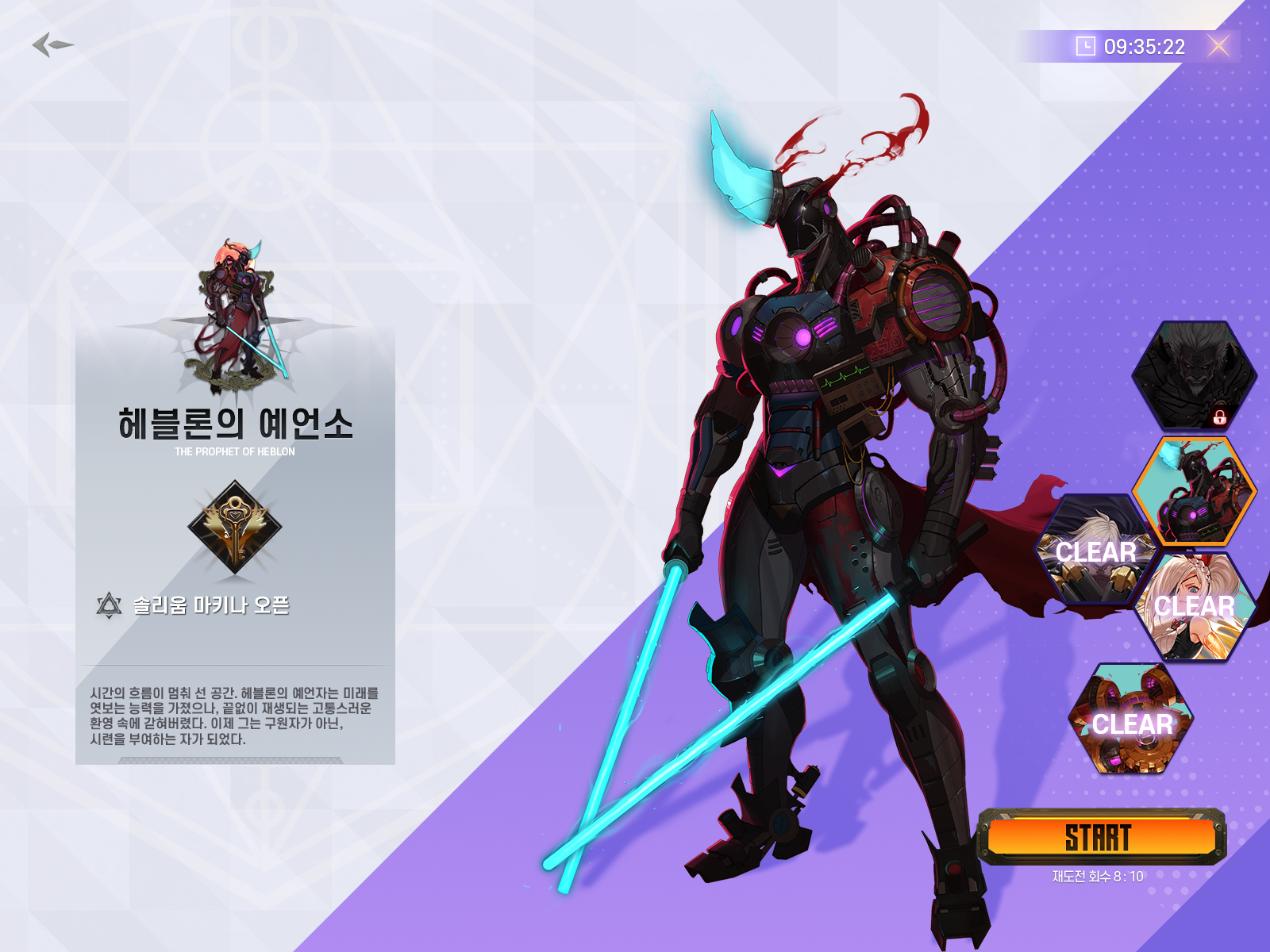Close the screen with the X button
The image size is (1270, 952).
click(1220, 48)
